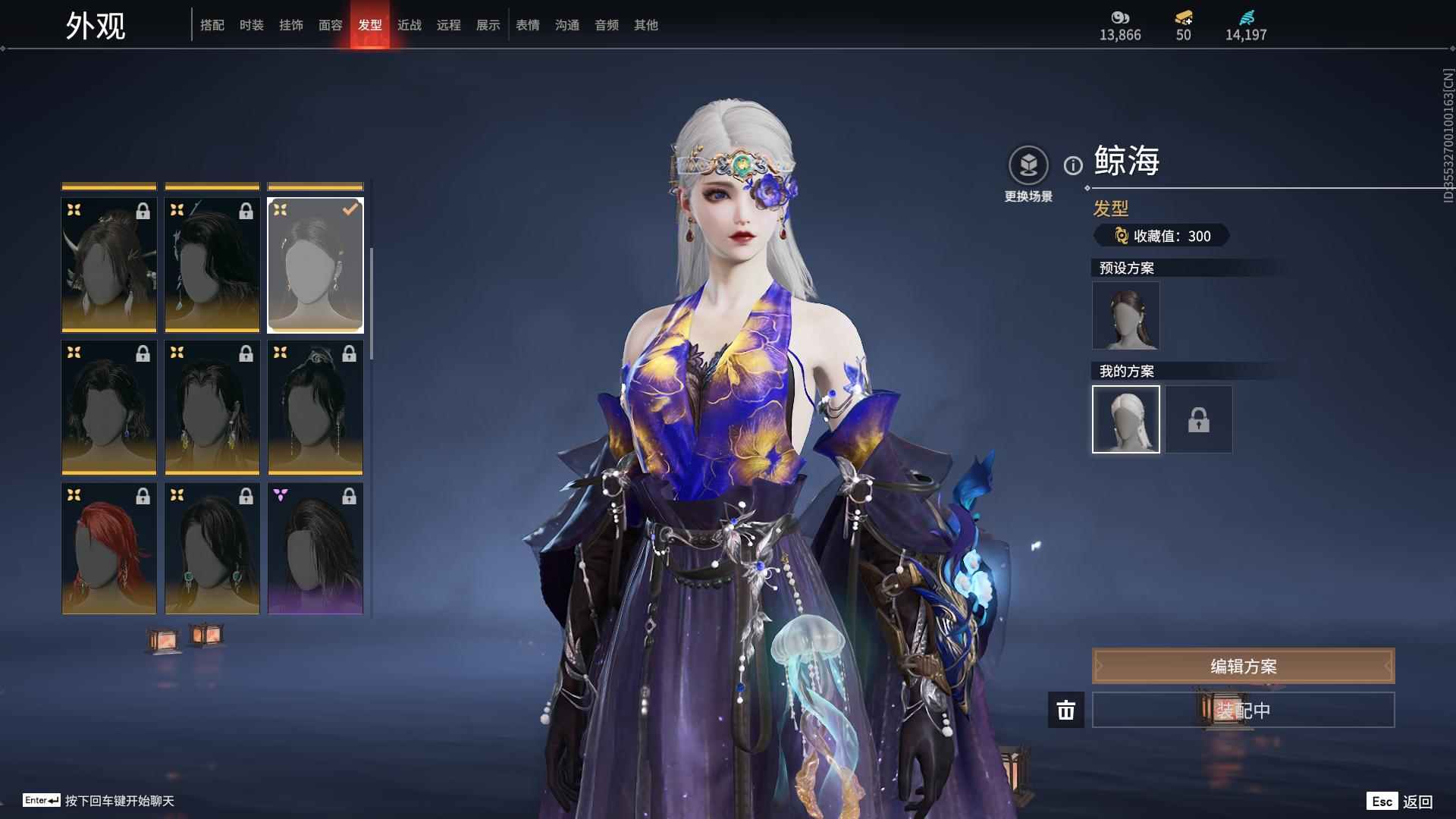1456x819 pixels.
Task: Show the 展示 display tab
Action: (488, 25)
